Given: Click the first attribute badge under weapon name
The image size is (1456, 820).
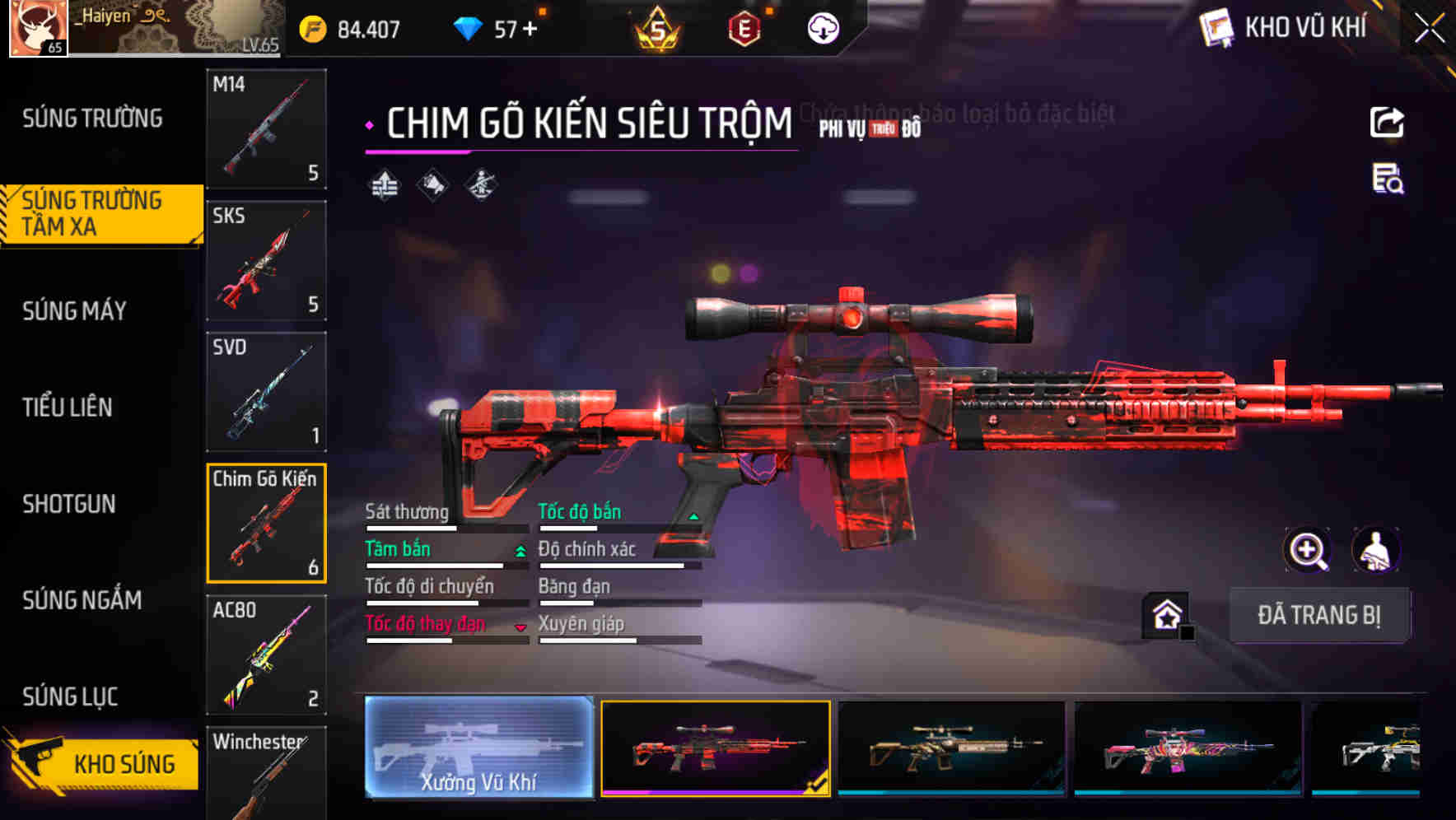Looking at the screenshot, I should click(x=382, y=186).
